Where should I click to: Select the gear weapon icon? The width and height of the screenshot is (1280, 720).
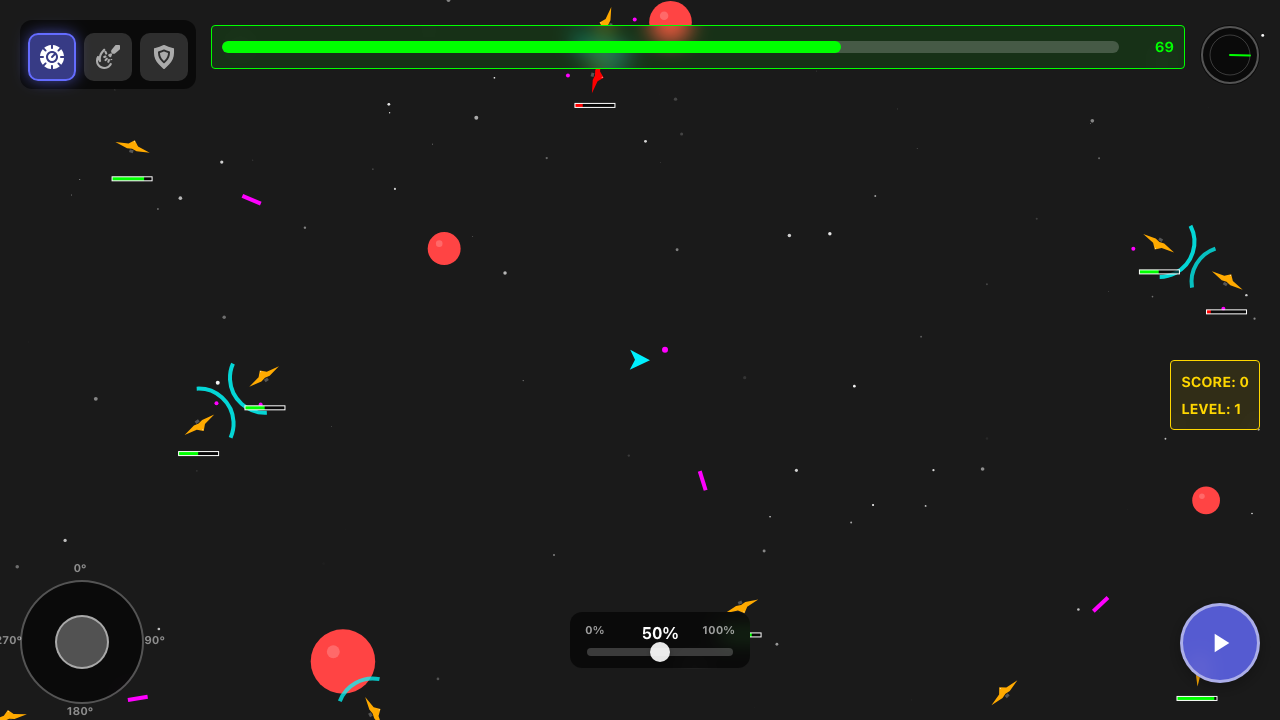click(51, 57)
